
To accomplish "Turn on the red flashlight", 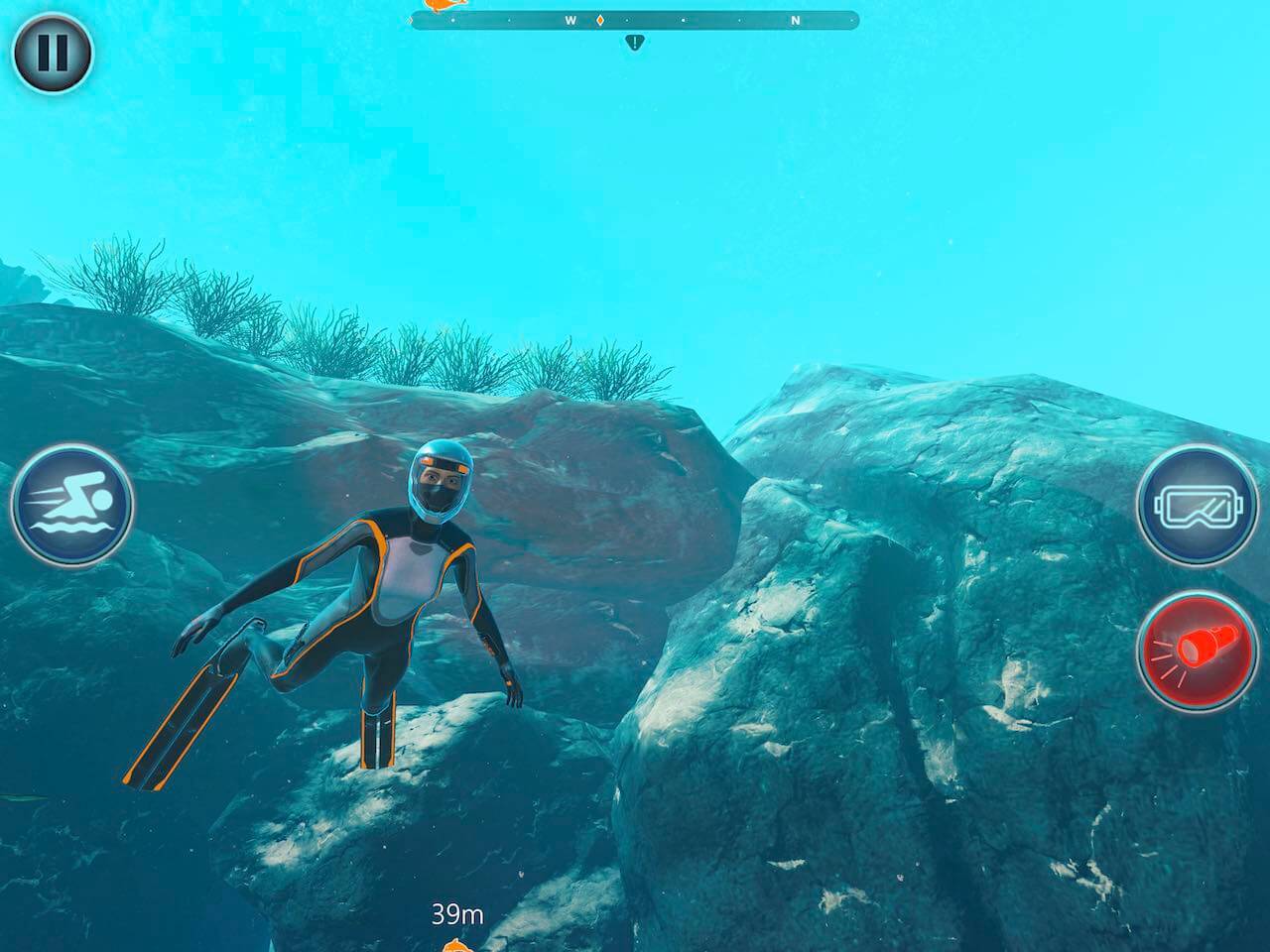I will point(1198,648).
